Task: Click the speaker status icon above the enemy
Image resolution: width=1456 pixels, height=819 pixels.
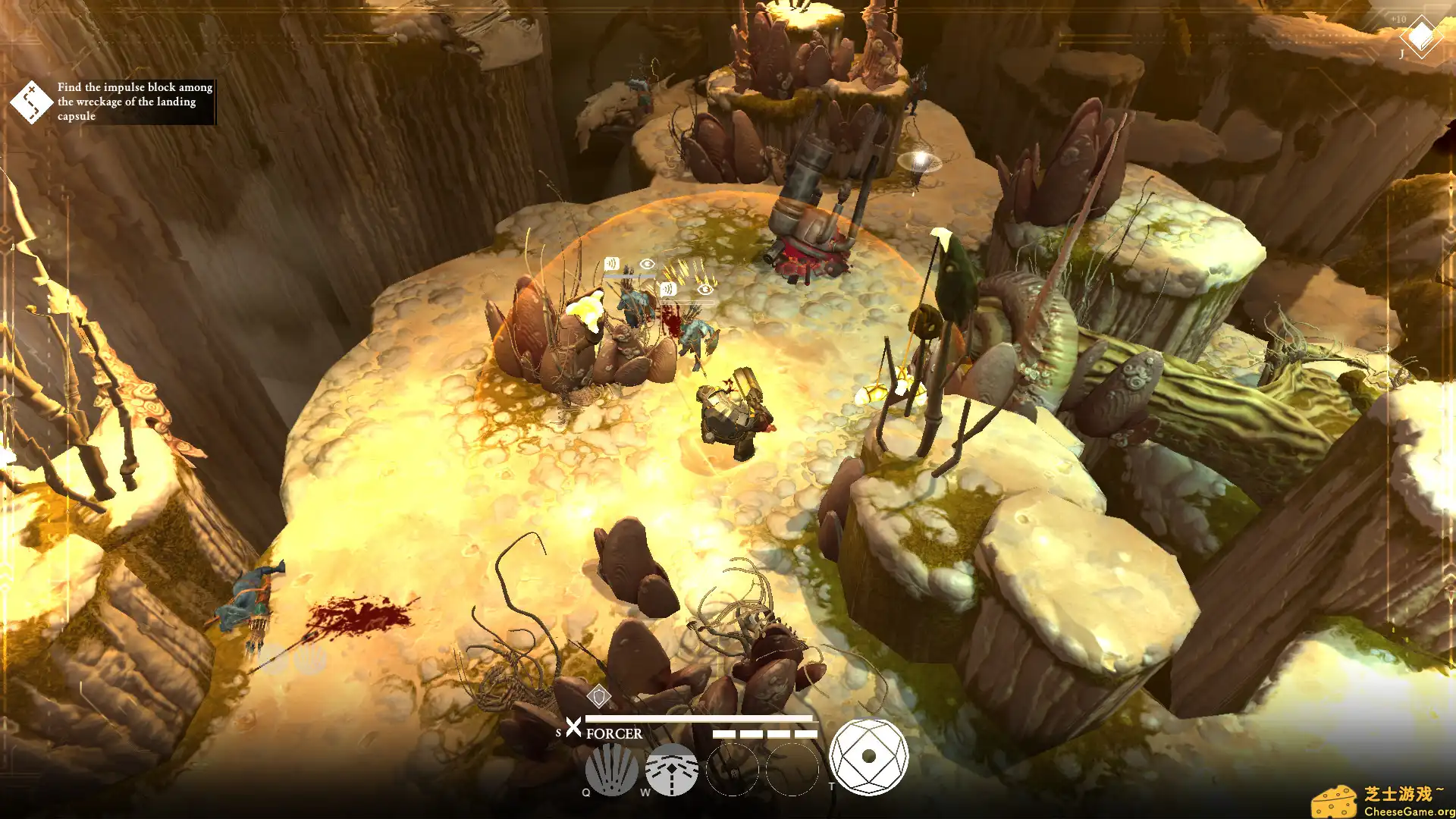Action: pyautogui.click(x=611, y=264)
